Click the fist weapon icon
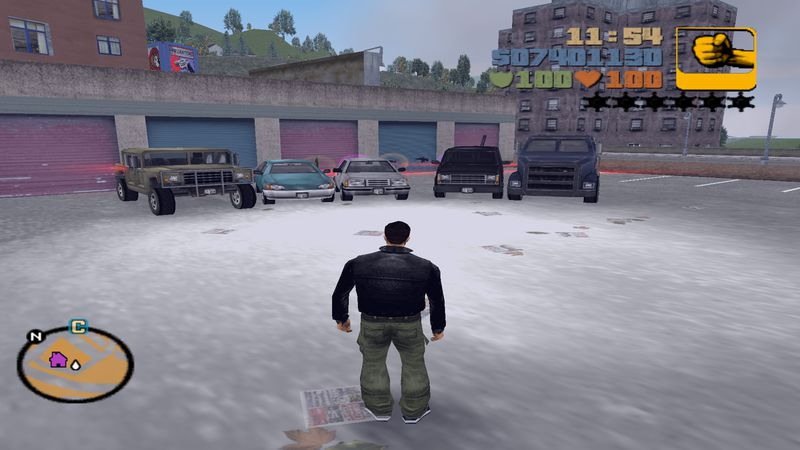Screen dimensions: 800x450 click(x=716, y=58)
